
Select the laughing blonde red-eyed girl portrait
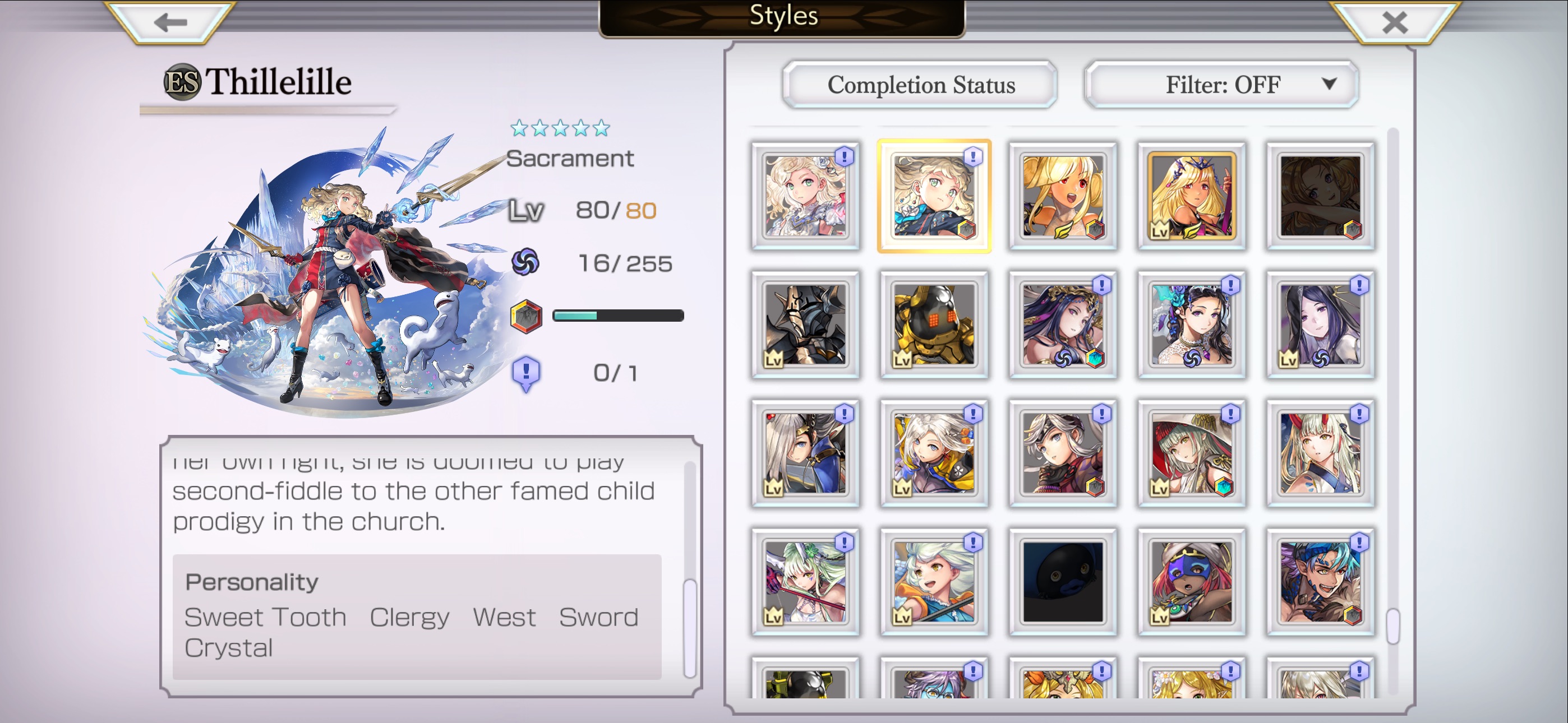(1063, 196)
